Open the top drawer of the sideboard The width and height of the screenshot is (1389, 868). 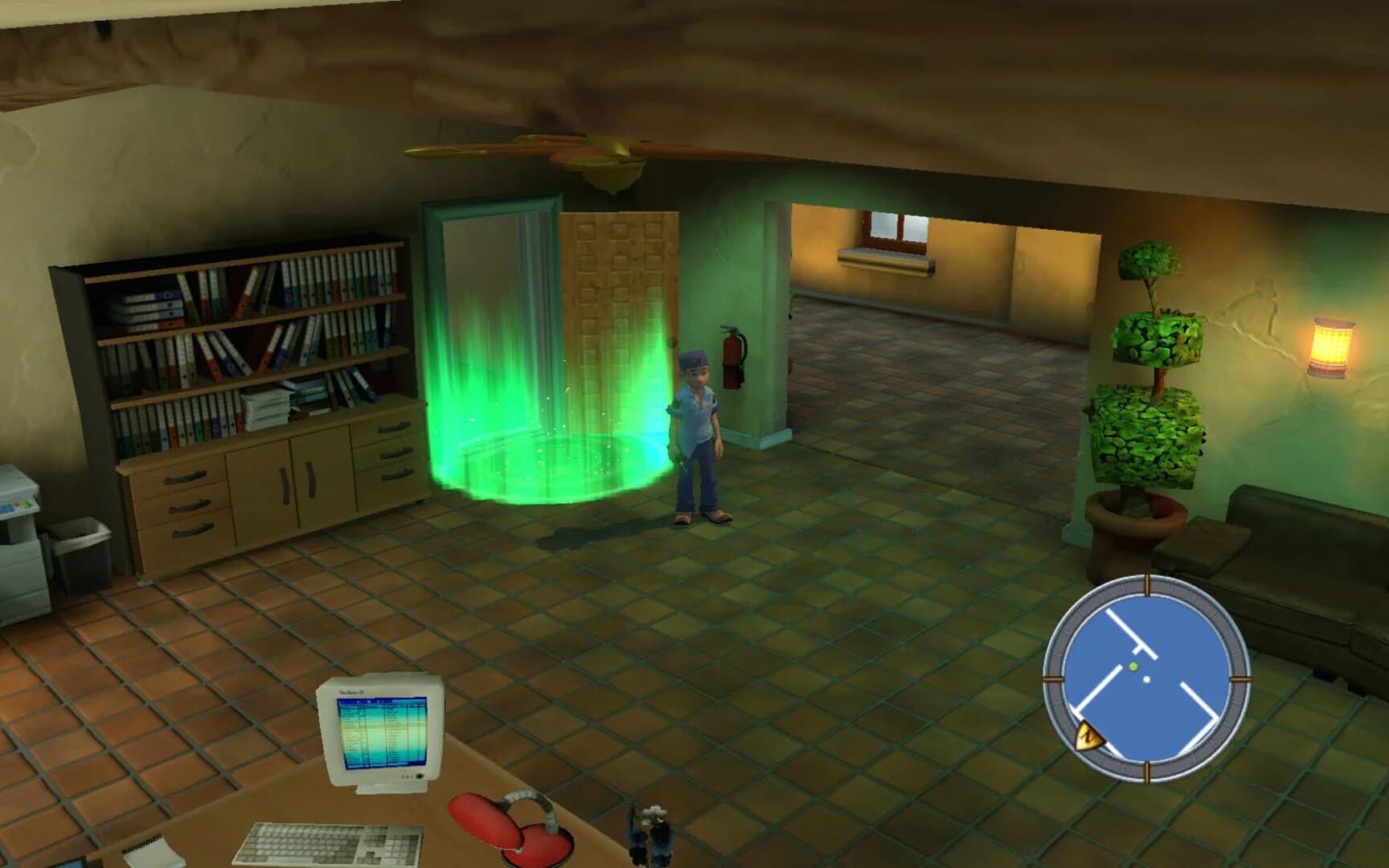click(x=185, y=479)
